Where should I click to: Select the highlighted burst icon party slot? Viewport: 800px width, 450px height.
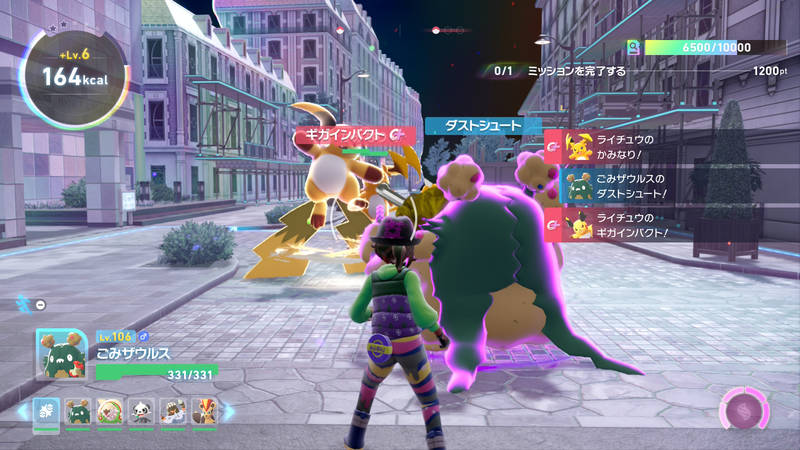pos(47,411)
